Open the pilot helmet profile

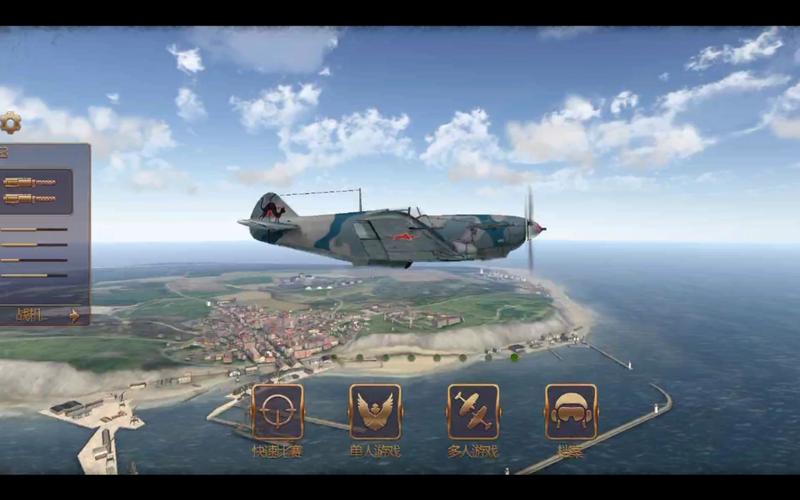[x=571, y=412]
